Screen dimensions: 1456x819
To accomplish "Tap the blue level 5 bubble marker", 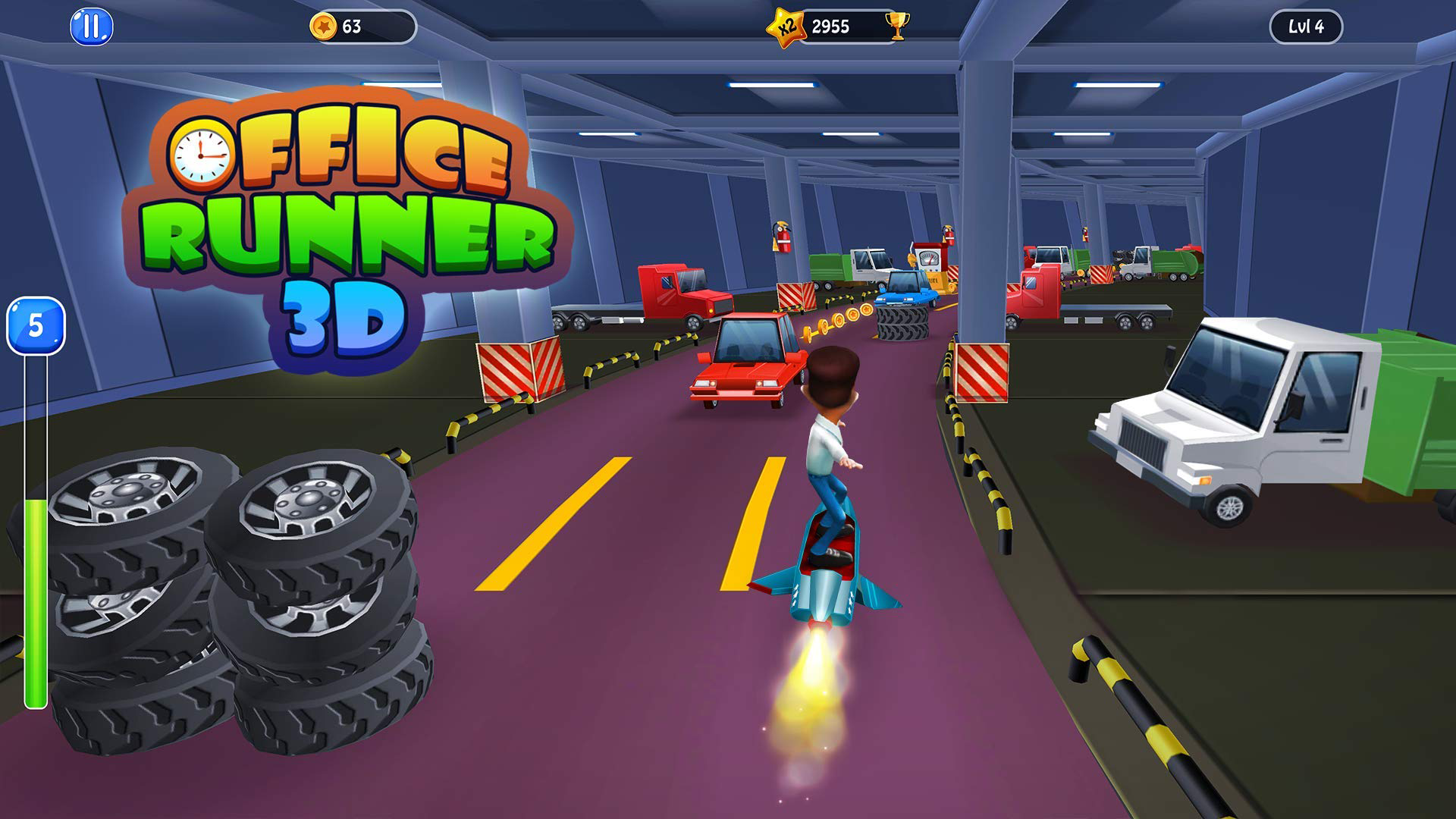I will pyautogui.click(x=35, y=326).
